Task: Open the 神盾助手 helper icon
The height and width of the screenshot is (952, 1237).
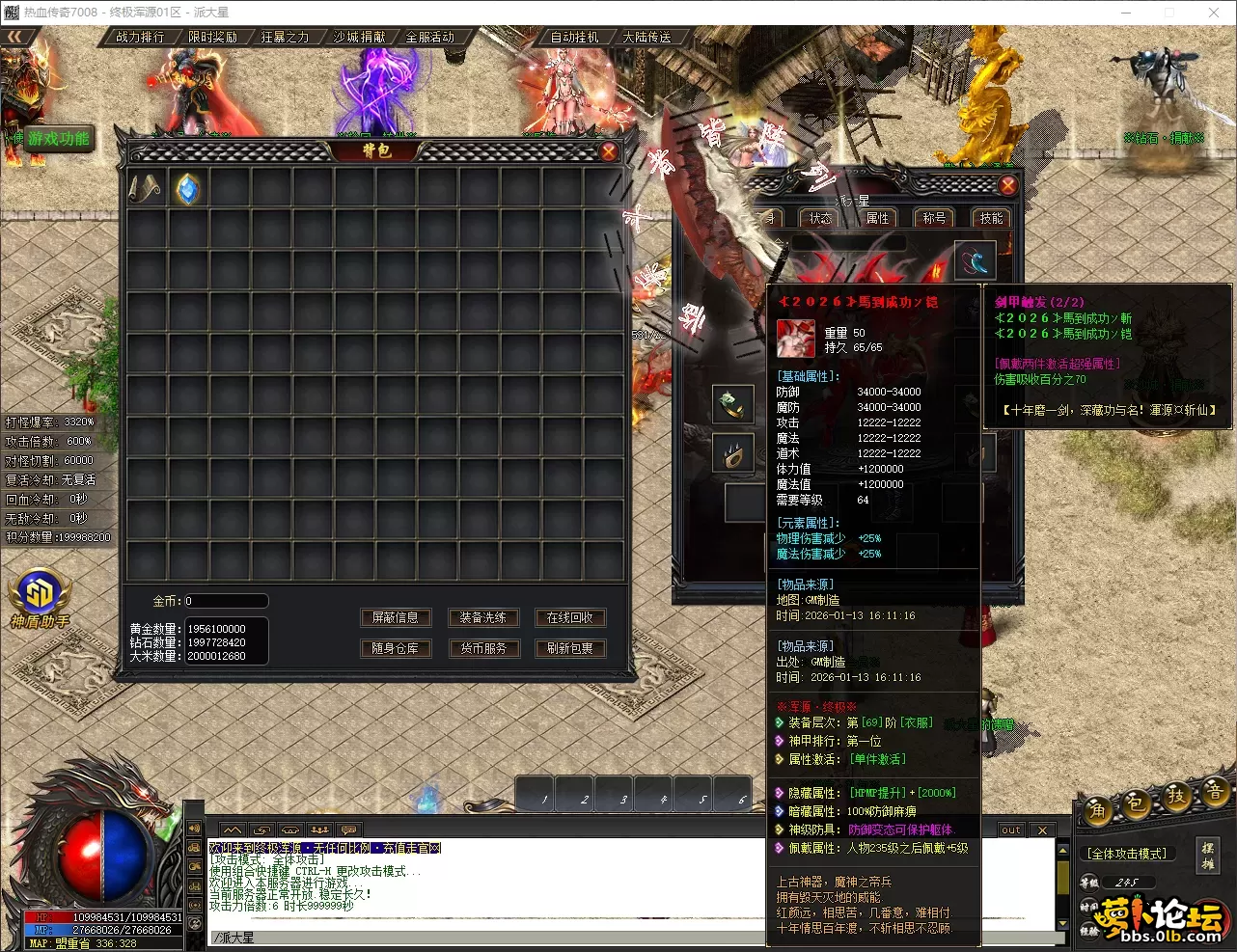Action: pos(40,598)
